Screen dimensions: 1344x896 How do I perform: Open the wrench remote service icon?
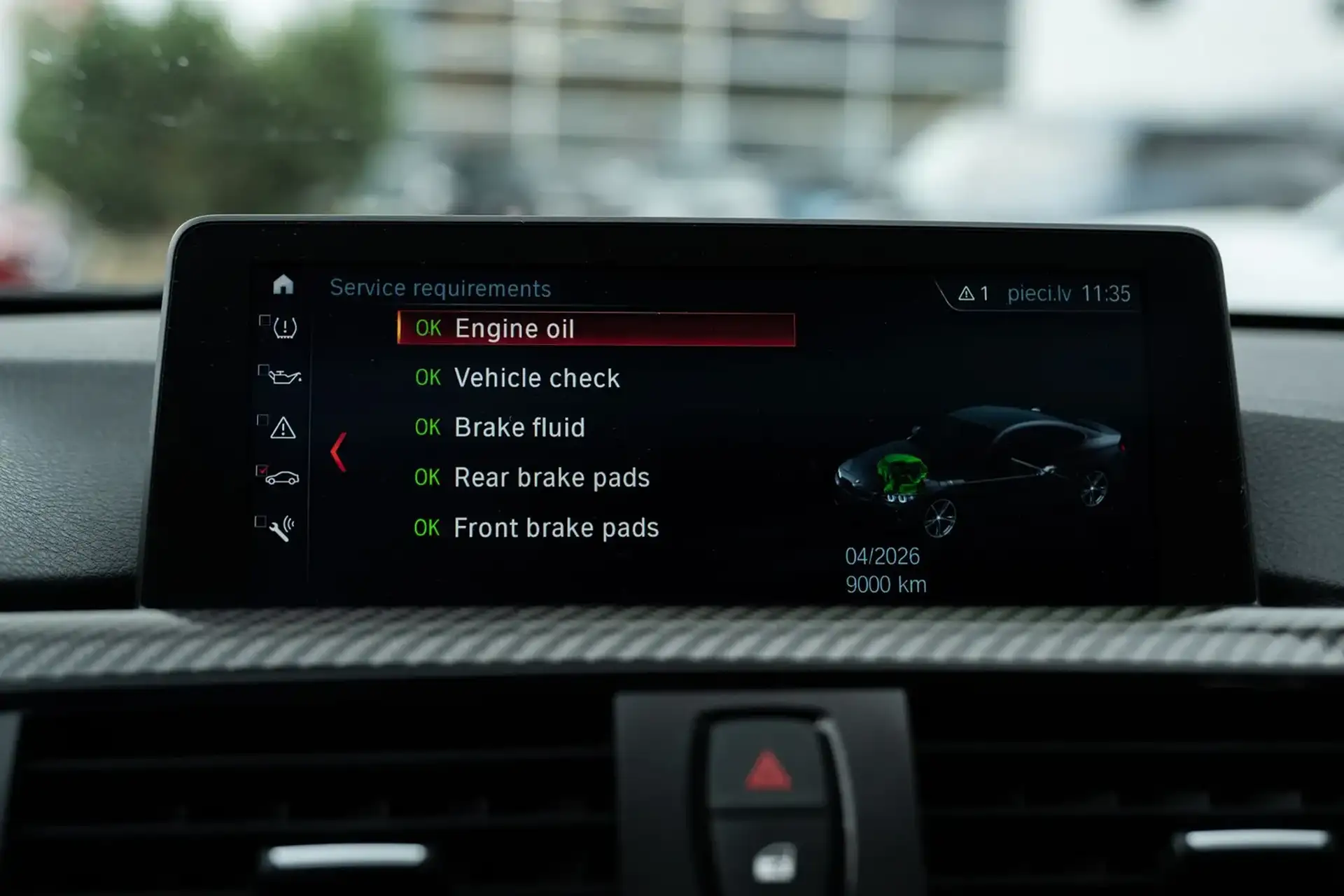point(281,529)
